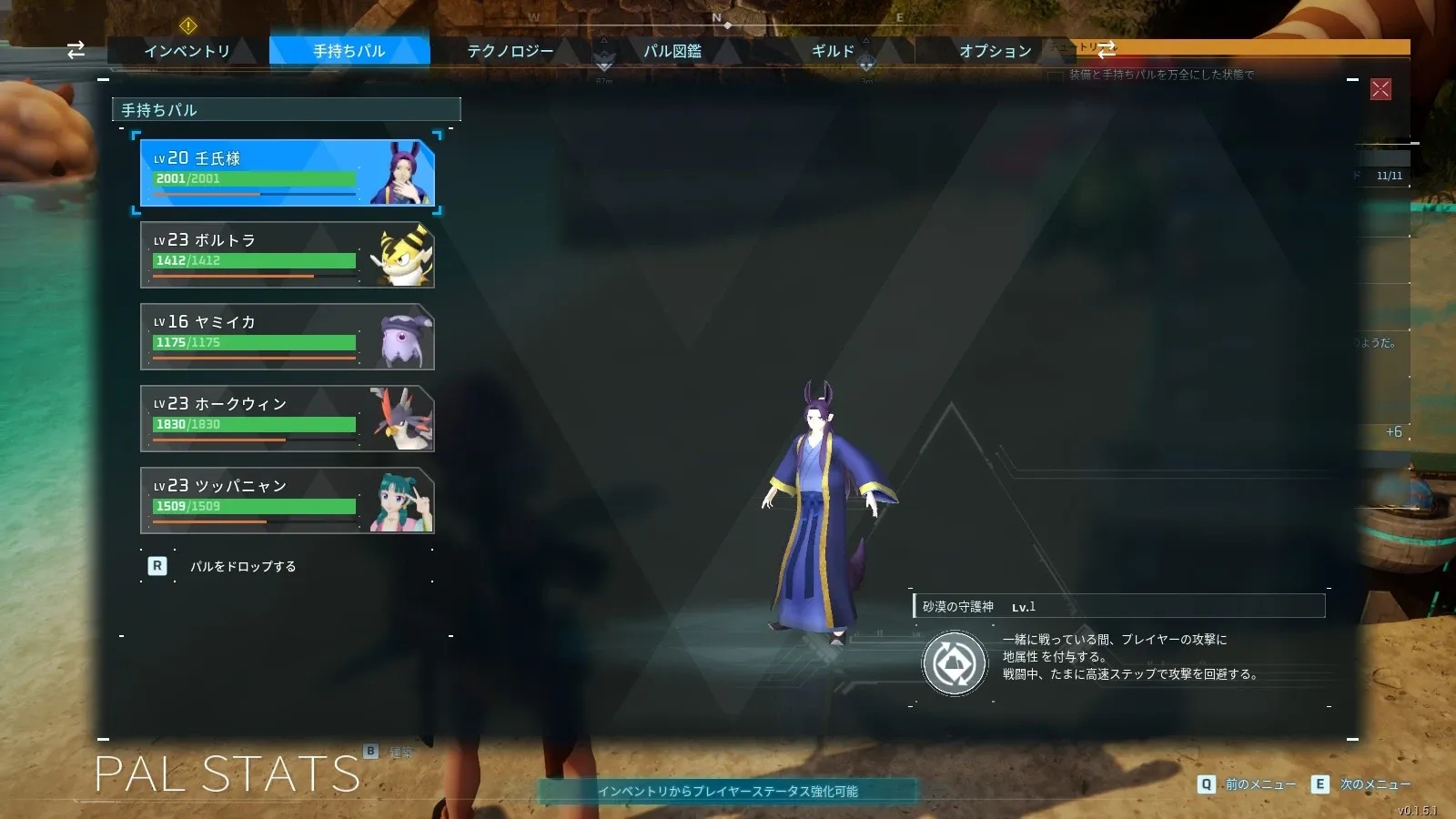Collapse the tutorial panel via minus control

coord(1351,80)
